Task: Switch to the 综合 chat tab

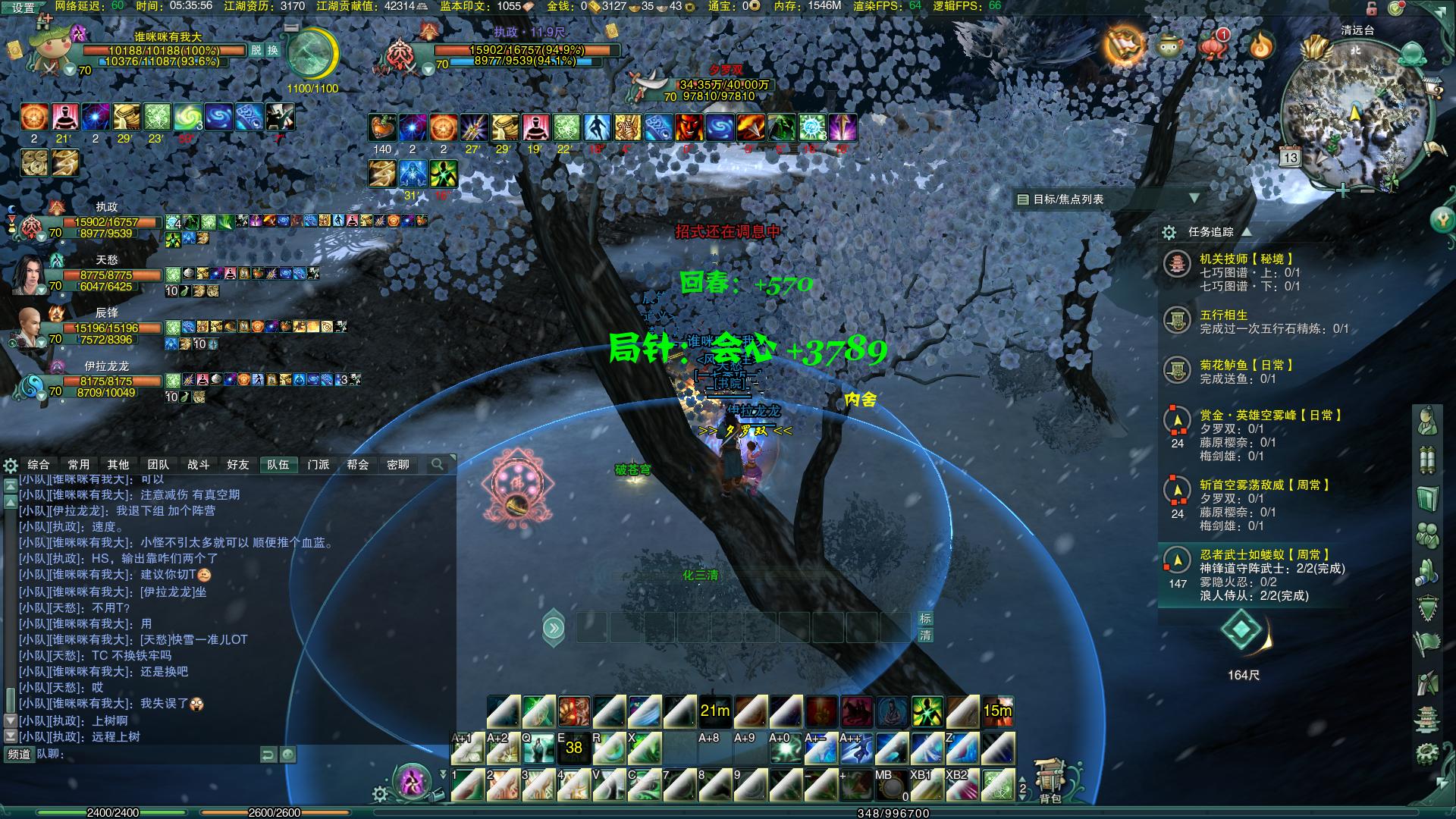Action: pos(39,464)
